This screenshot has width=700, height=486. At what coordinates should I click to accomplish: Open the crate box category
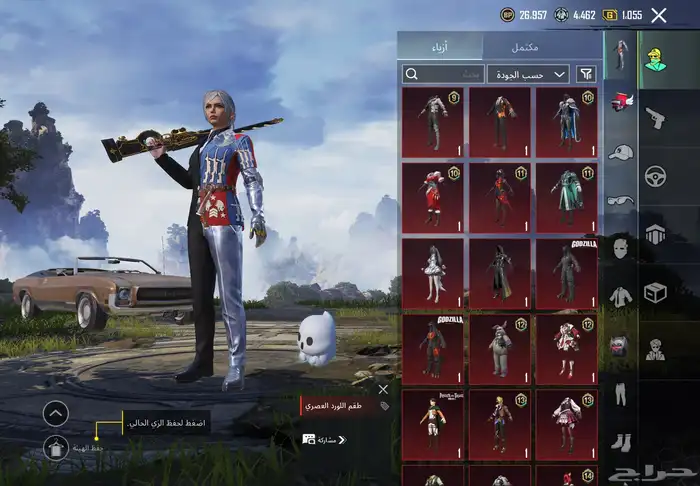tap(656, 293)
